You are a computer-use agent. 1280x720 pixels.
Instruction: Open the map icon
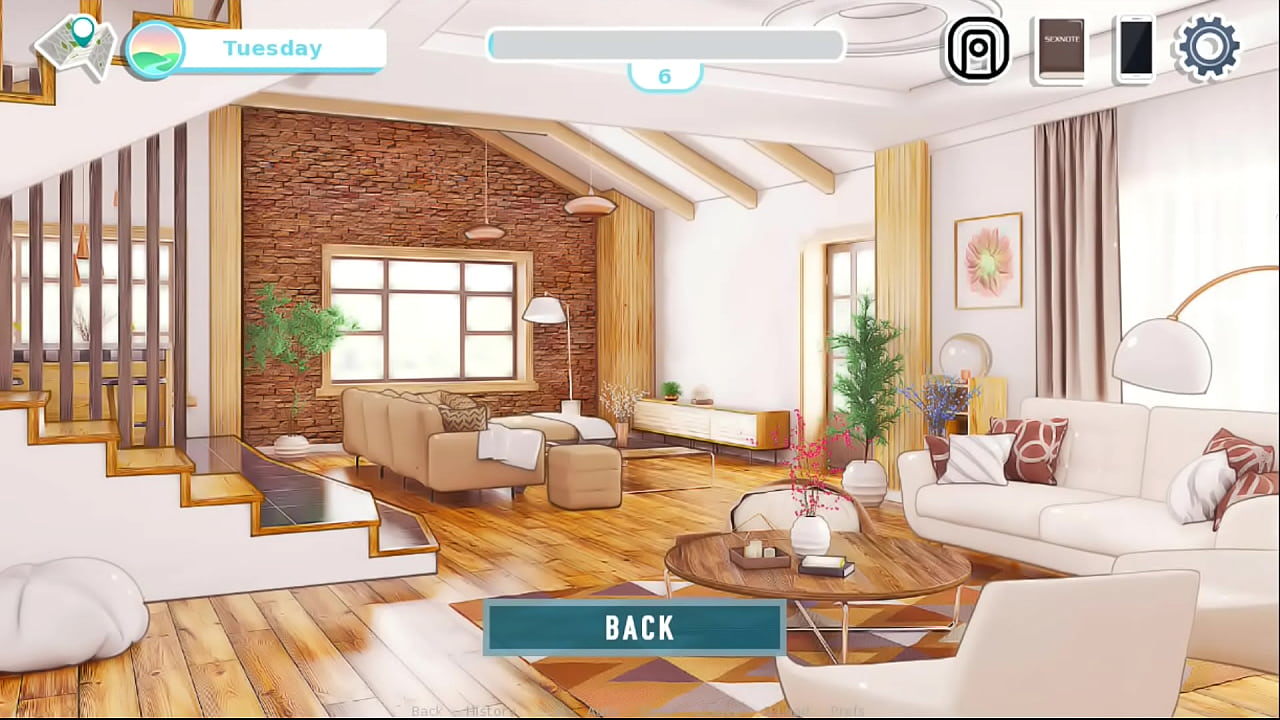coord(76,46)
